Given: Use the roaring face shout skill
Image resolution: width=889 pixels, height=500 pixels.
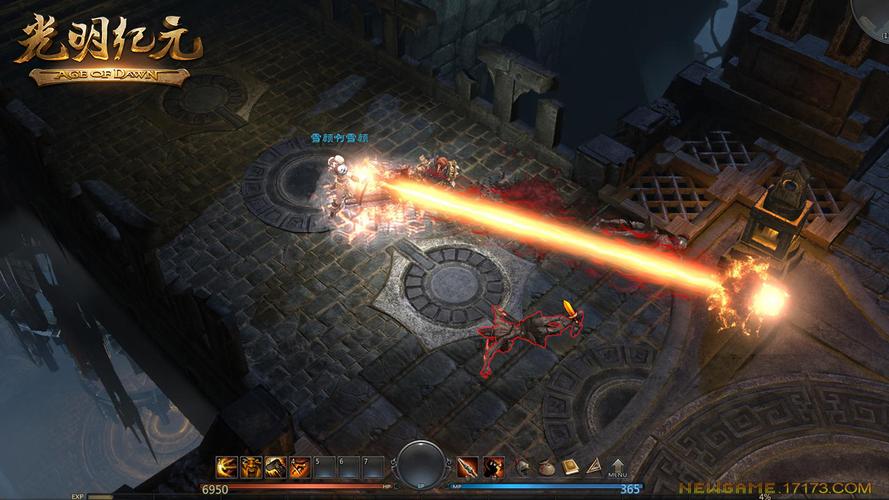Looking at the screenshot, I should coord(250,466).
